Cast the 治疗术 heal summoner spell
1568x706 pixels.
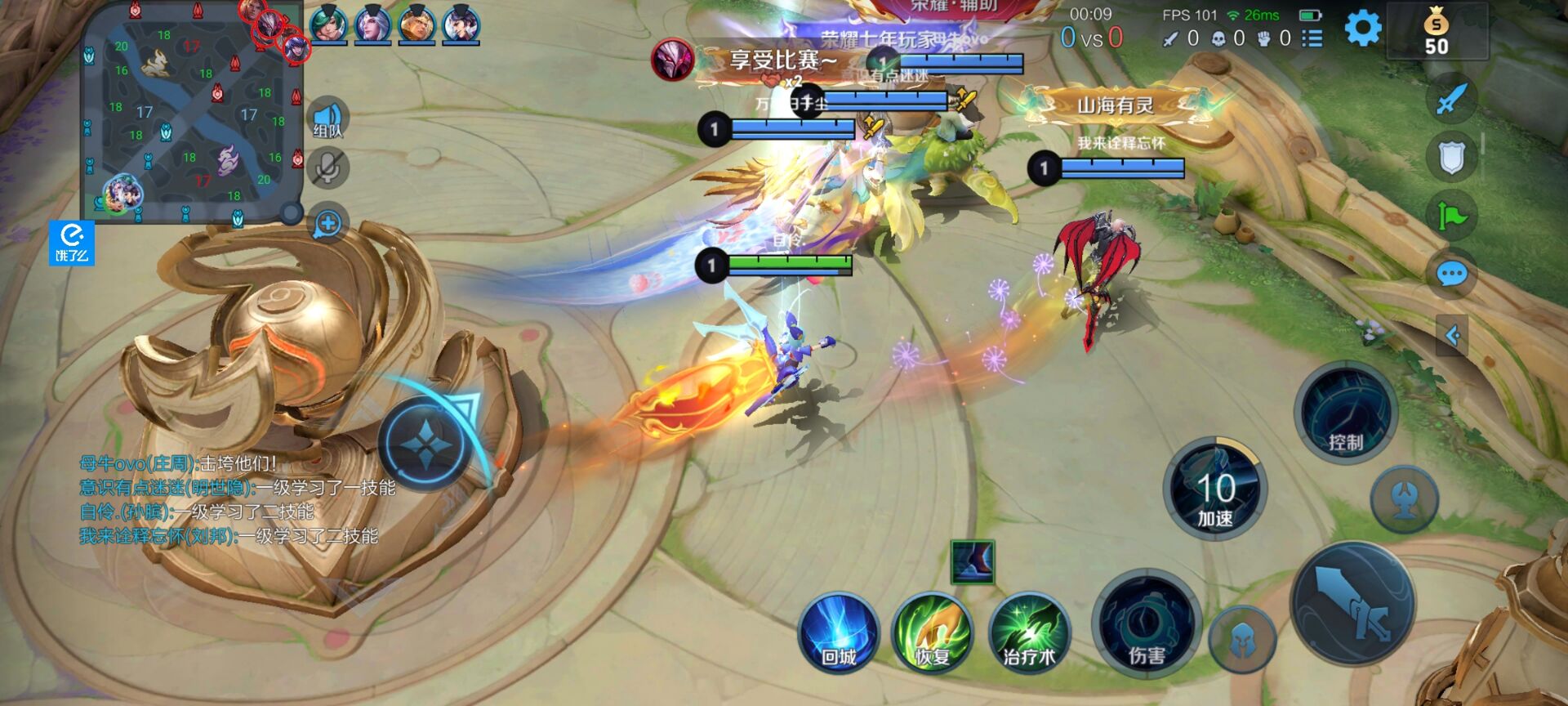pos(1028,634)
